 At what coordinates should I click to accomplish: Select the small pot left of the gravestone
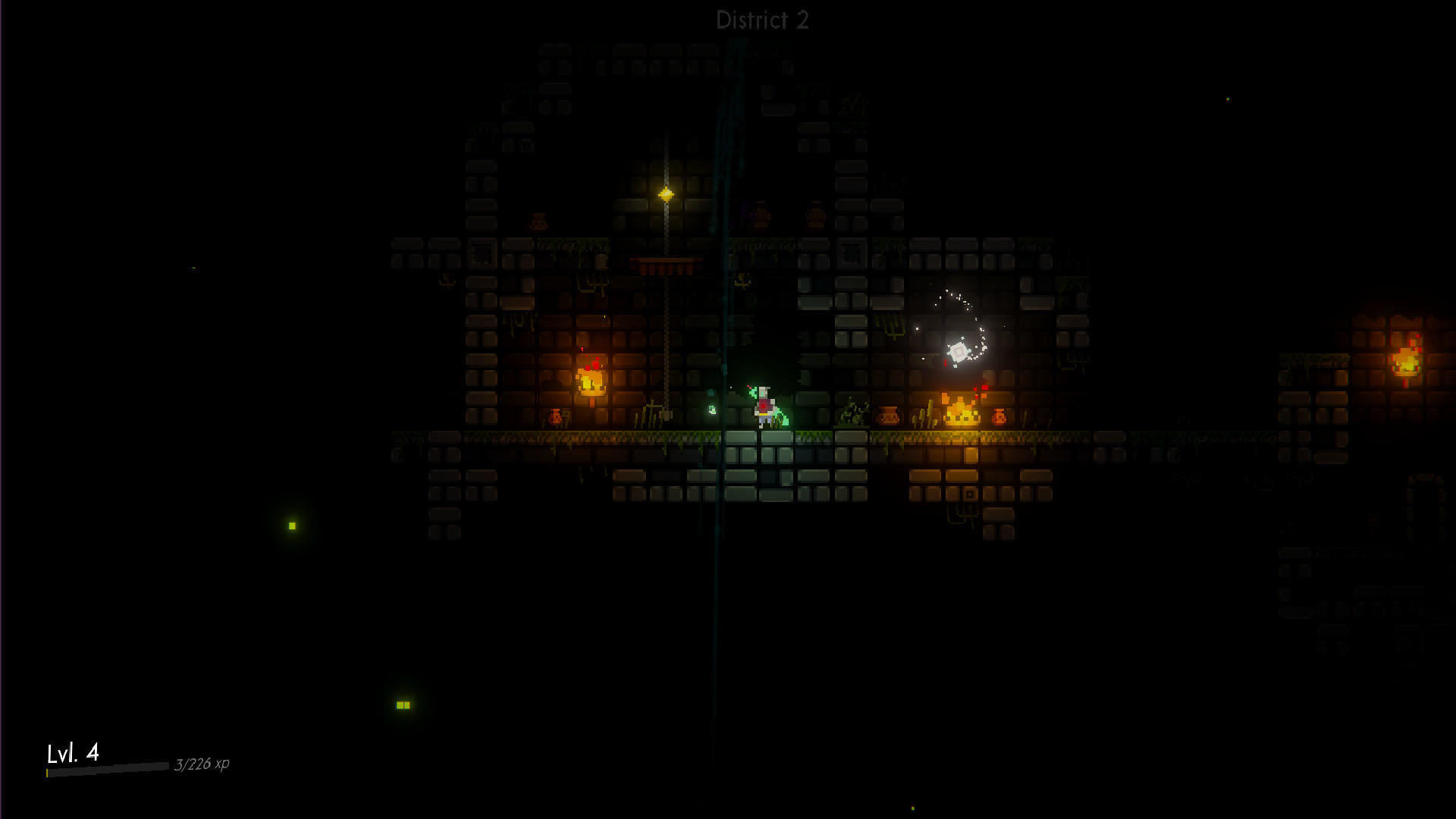pos(556,416)
